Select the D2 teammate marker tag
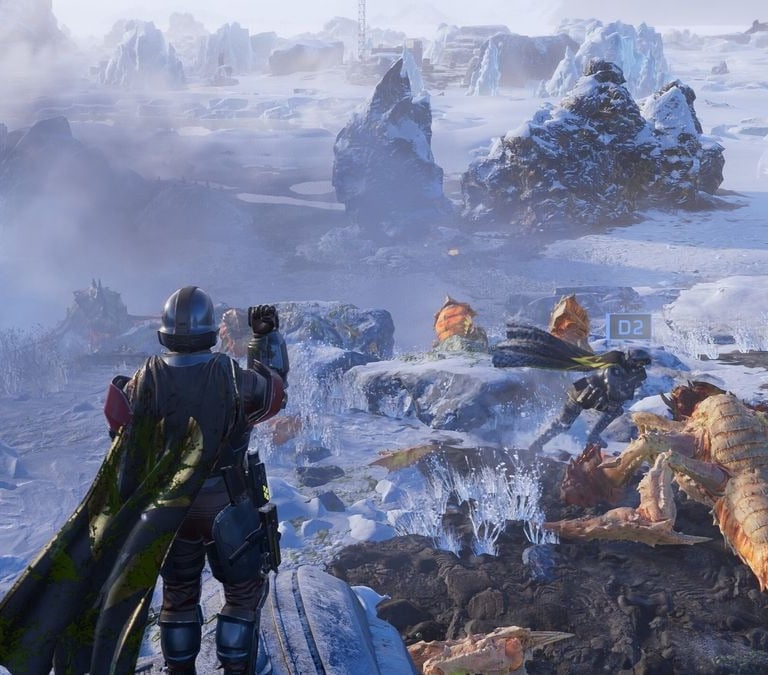768x675 pixels. point(629,327)
